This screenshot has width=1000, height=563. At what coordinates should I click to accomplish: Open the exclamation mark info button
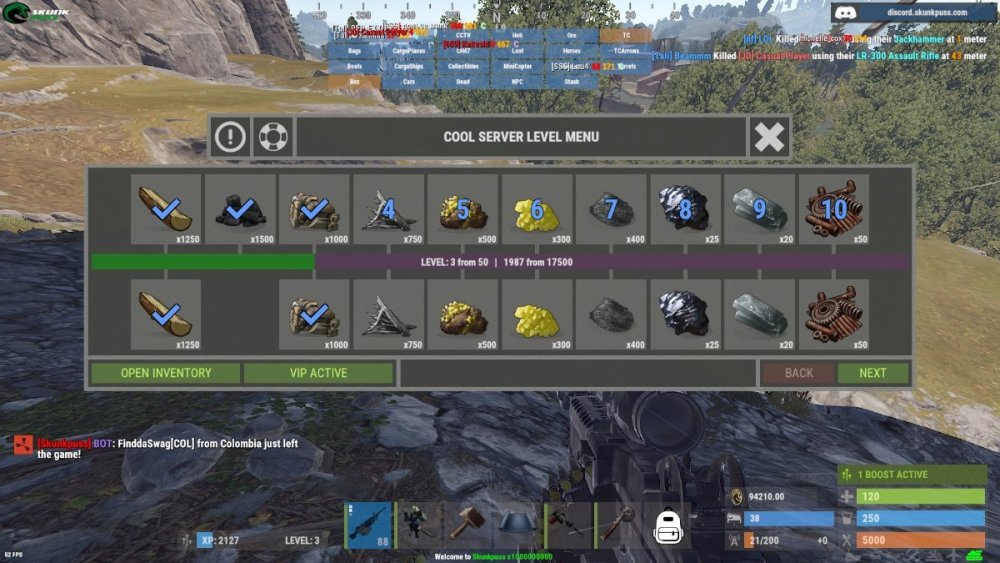click(x=230, y=136)
